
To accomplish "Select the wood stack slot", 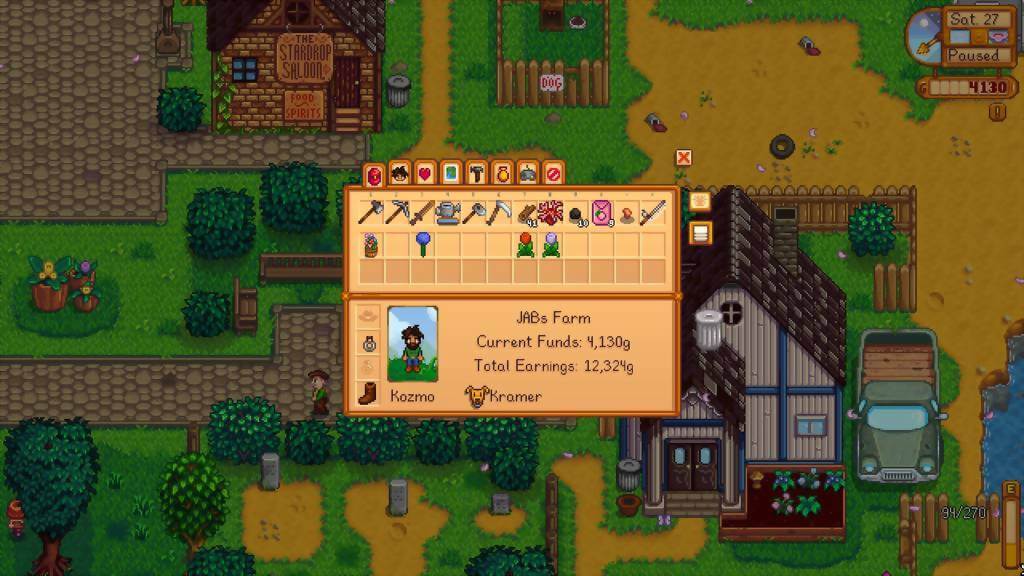I will 526,212.
